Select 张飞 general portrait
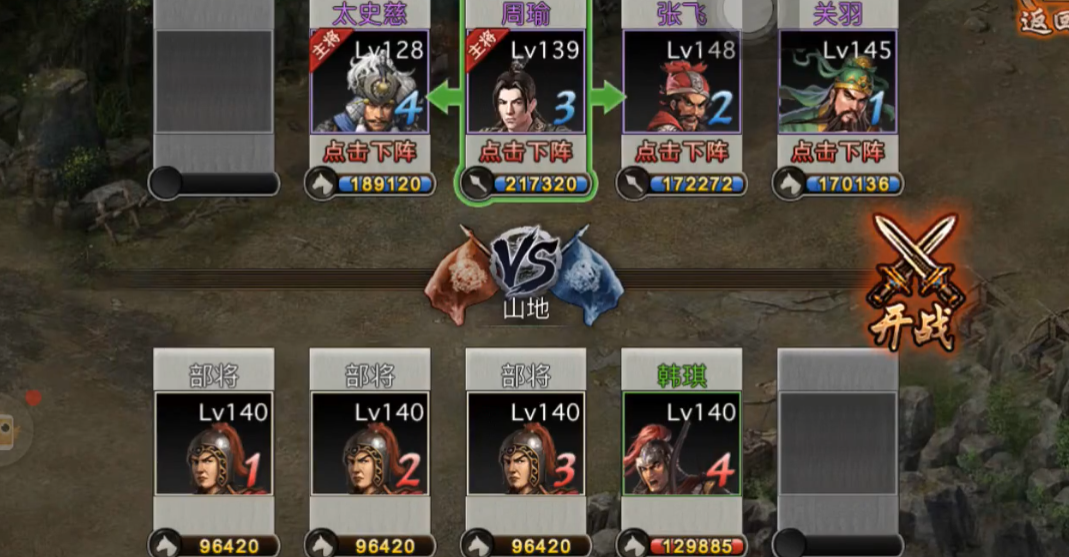This screenshot has width=1069, height=557. [x=682, y=82]
